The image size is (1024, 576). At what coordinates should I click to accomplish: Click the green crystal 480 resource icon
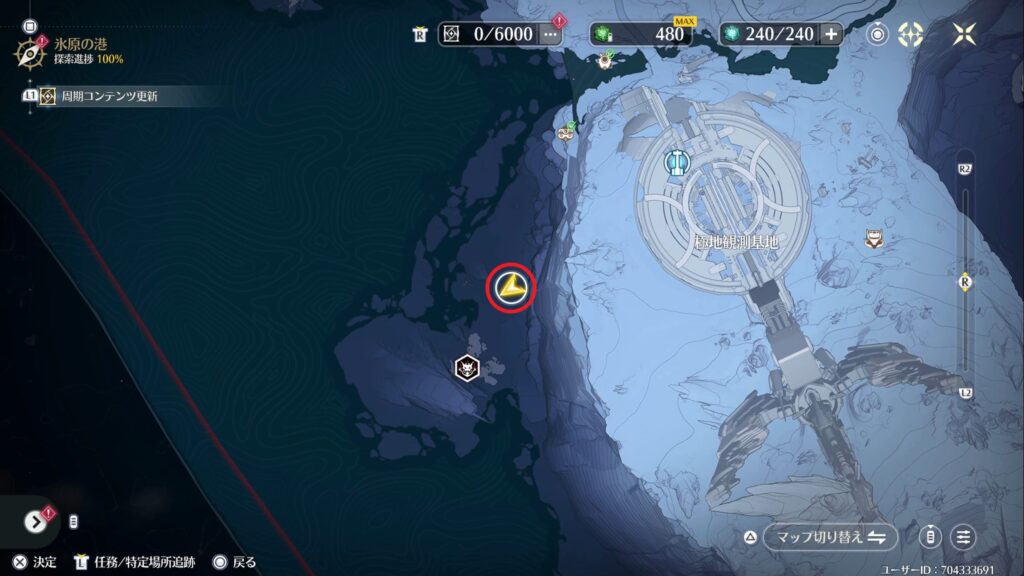(x=603, y=34)
